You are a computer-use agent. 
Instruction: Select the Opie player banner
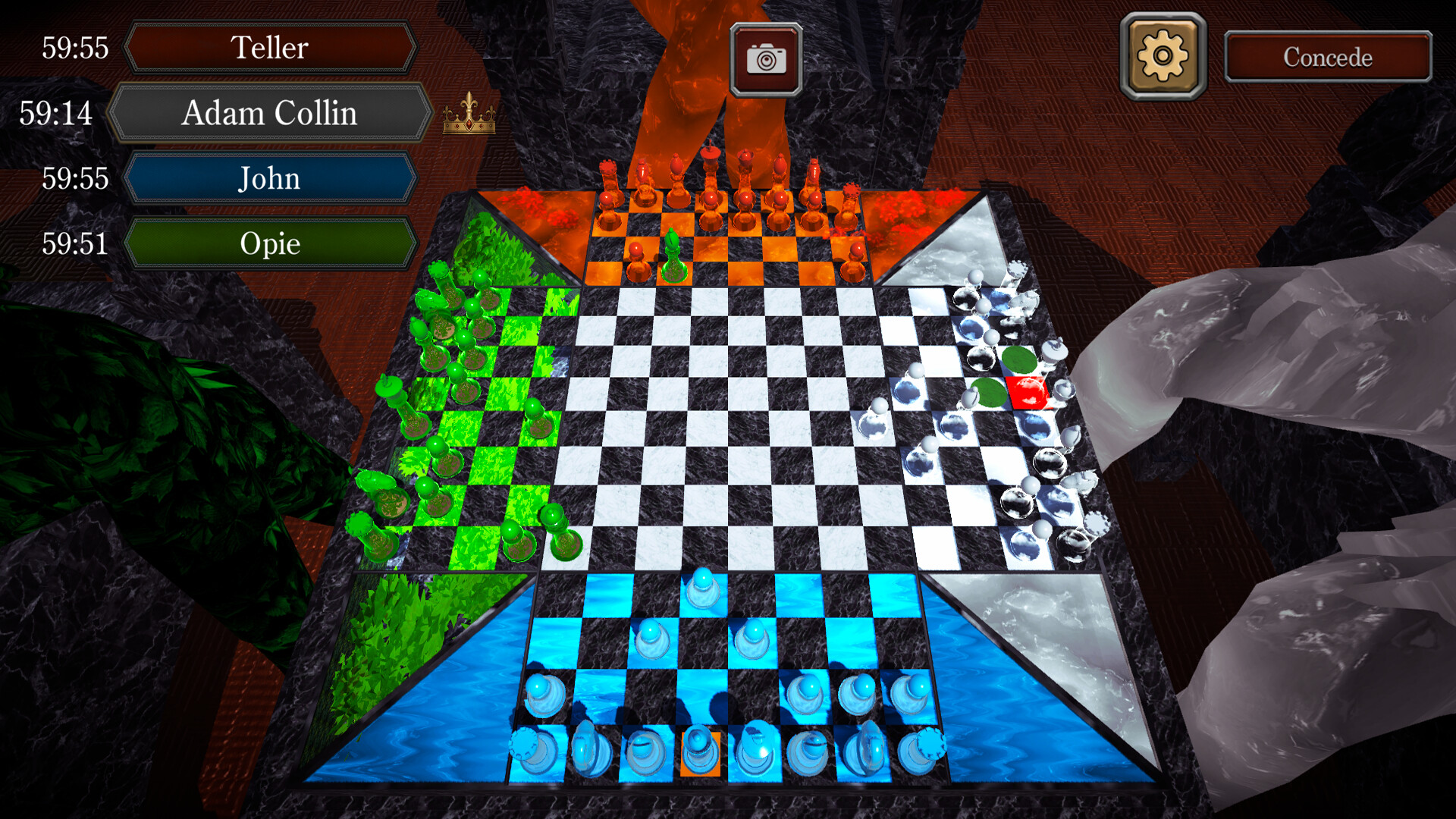pyautogui.click(x=270, y=243)
